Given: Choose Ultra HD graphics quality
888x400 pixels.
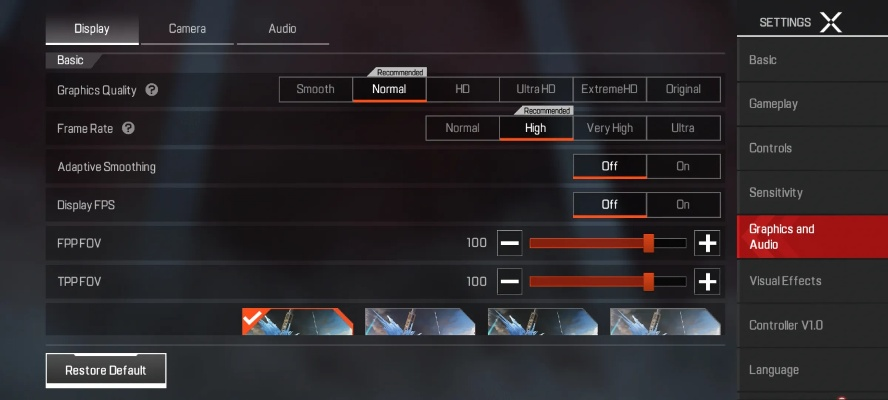Looking at the screenshot, I should [536, 89].
